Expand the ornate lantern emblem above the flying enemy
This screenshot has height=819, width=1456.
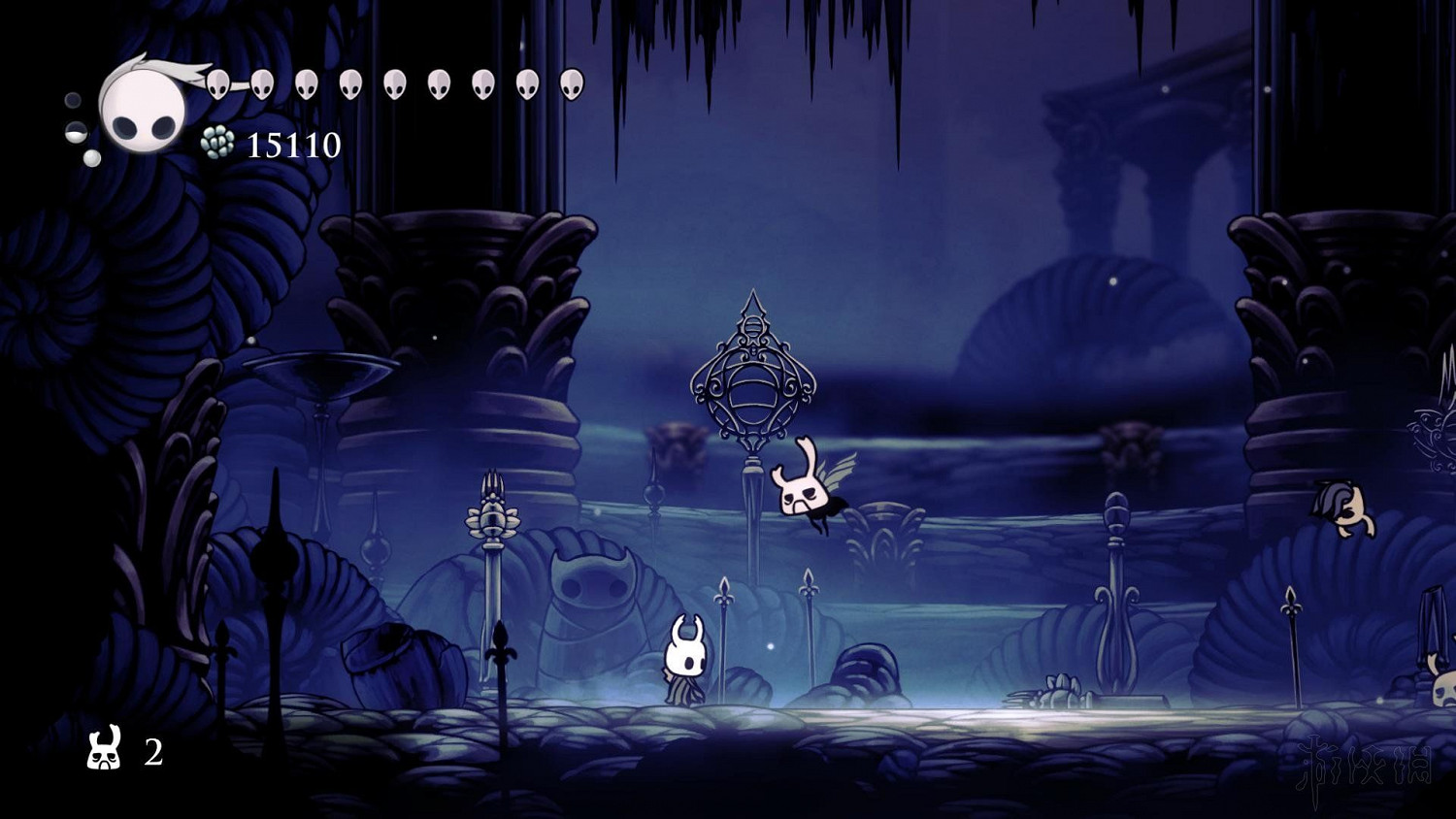click(752, 383)
